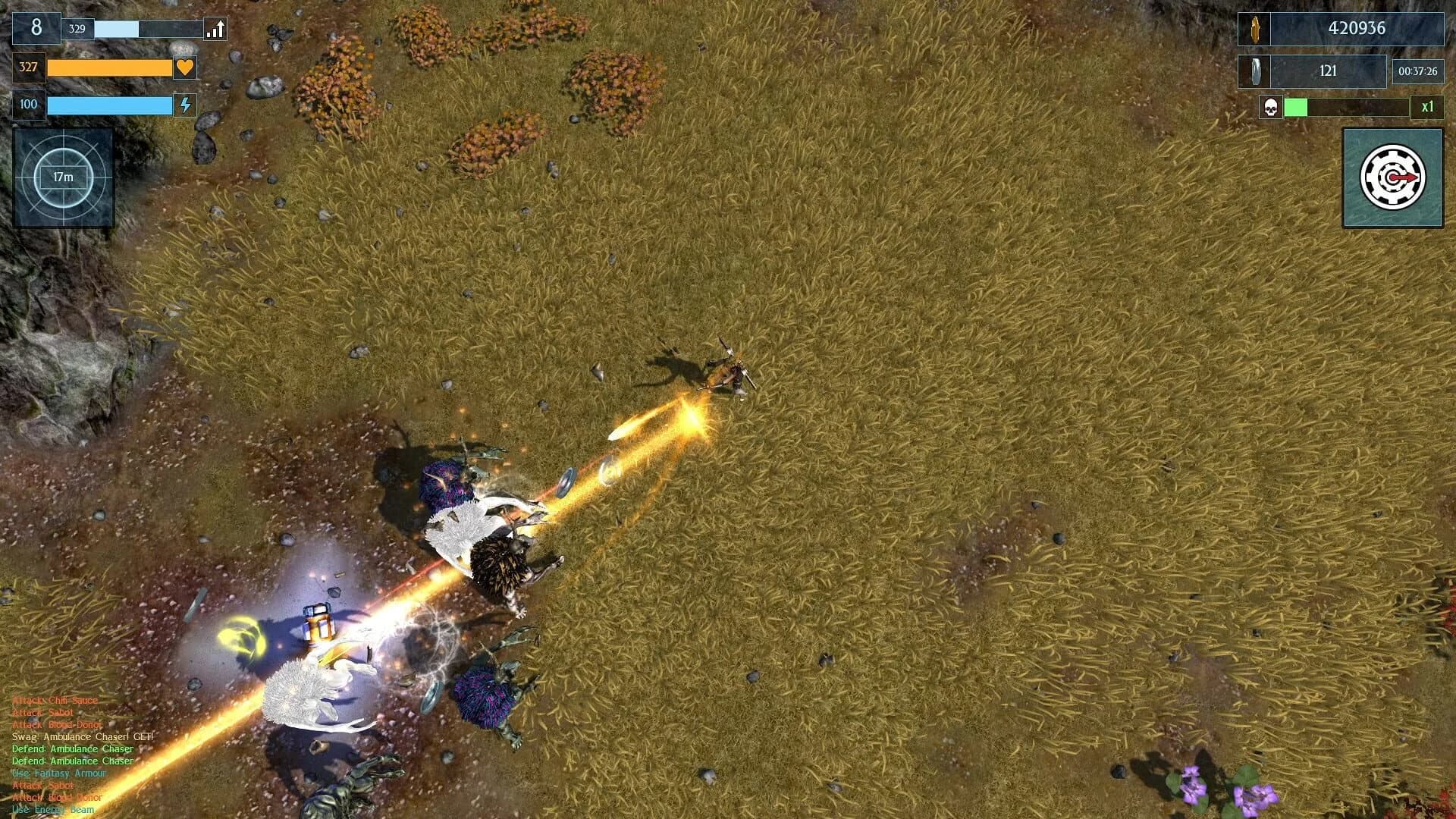This screenshot has height=819, width=1456.
Task: Click the bar-chart stats icon beside the XP bar
Action: pyautogui.click(x=215, y=30)
